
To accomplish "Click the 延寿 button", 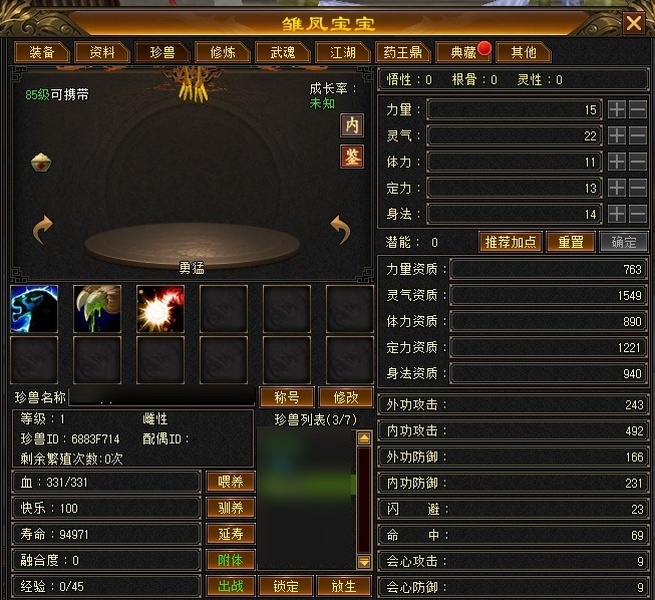I will tap(230, 534).
